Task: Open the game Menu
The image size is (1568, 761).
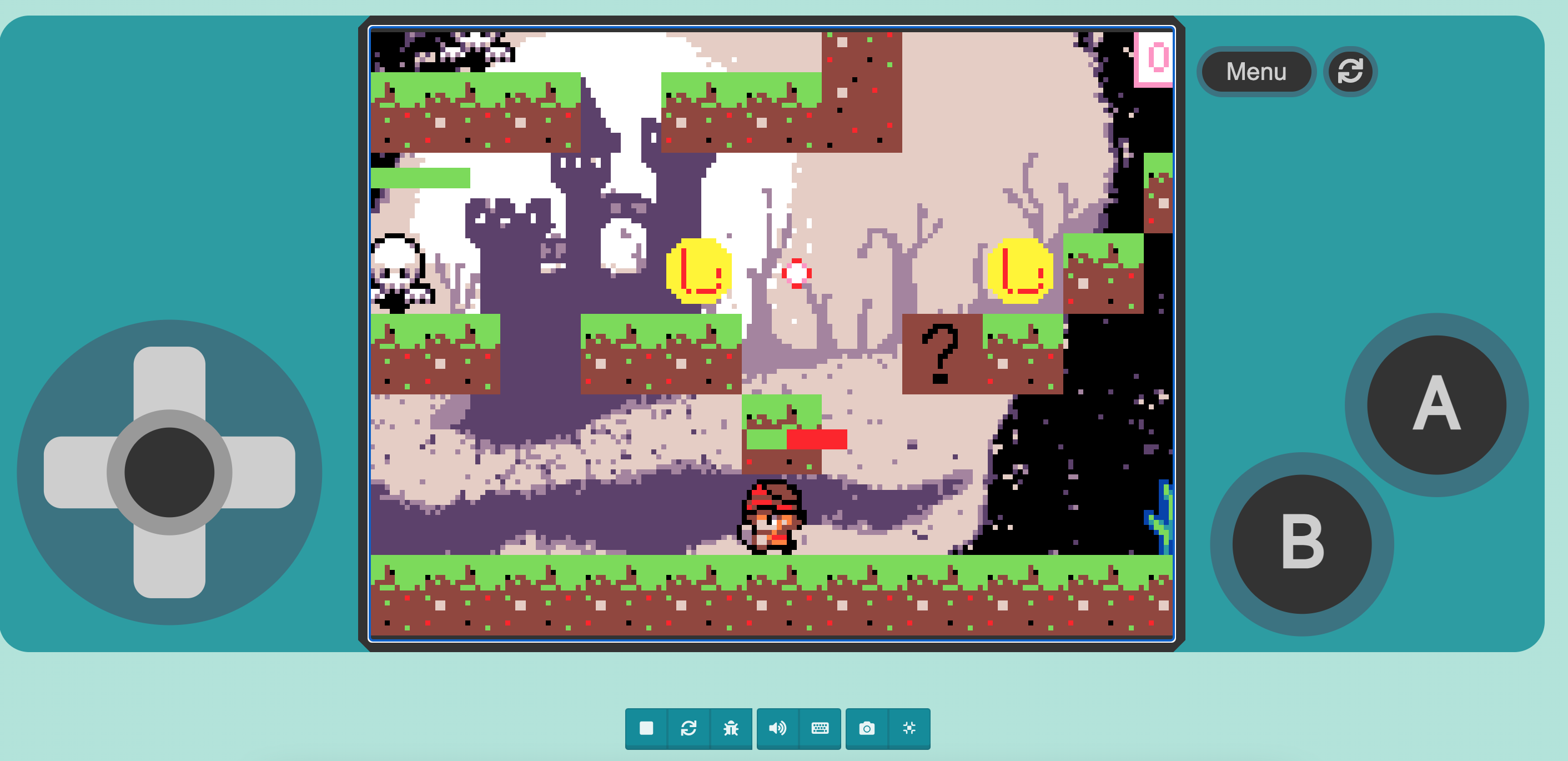Action: [1256, 71]
